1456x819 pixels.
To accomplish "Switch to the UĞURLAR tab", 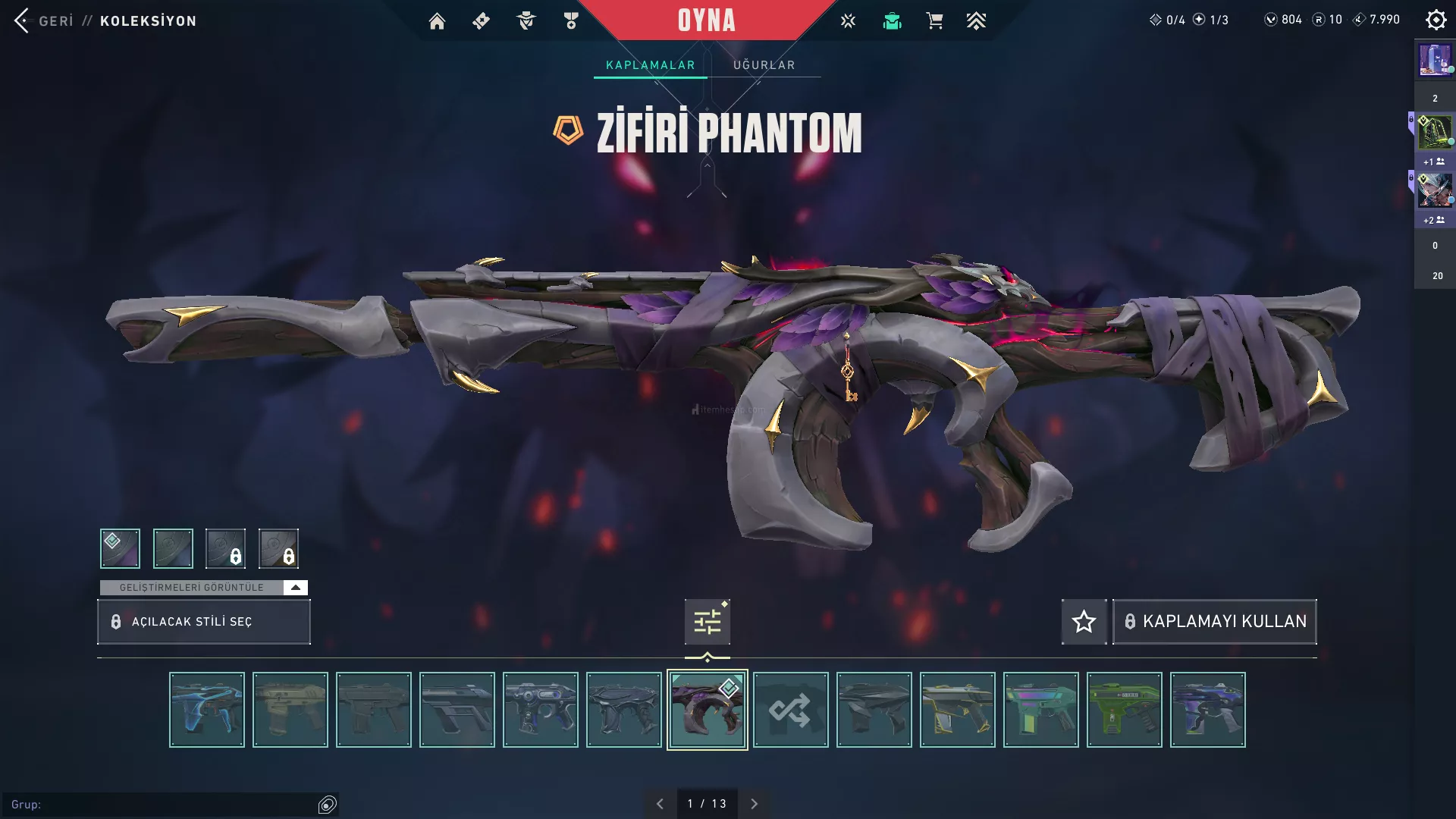I will pyautogui.click(x=764, y=65).
